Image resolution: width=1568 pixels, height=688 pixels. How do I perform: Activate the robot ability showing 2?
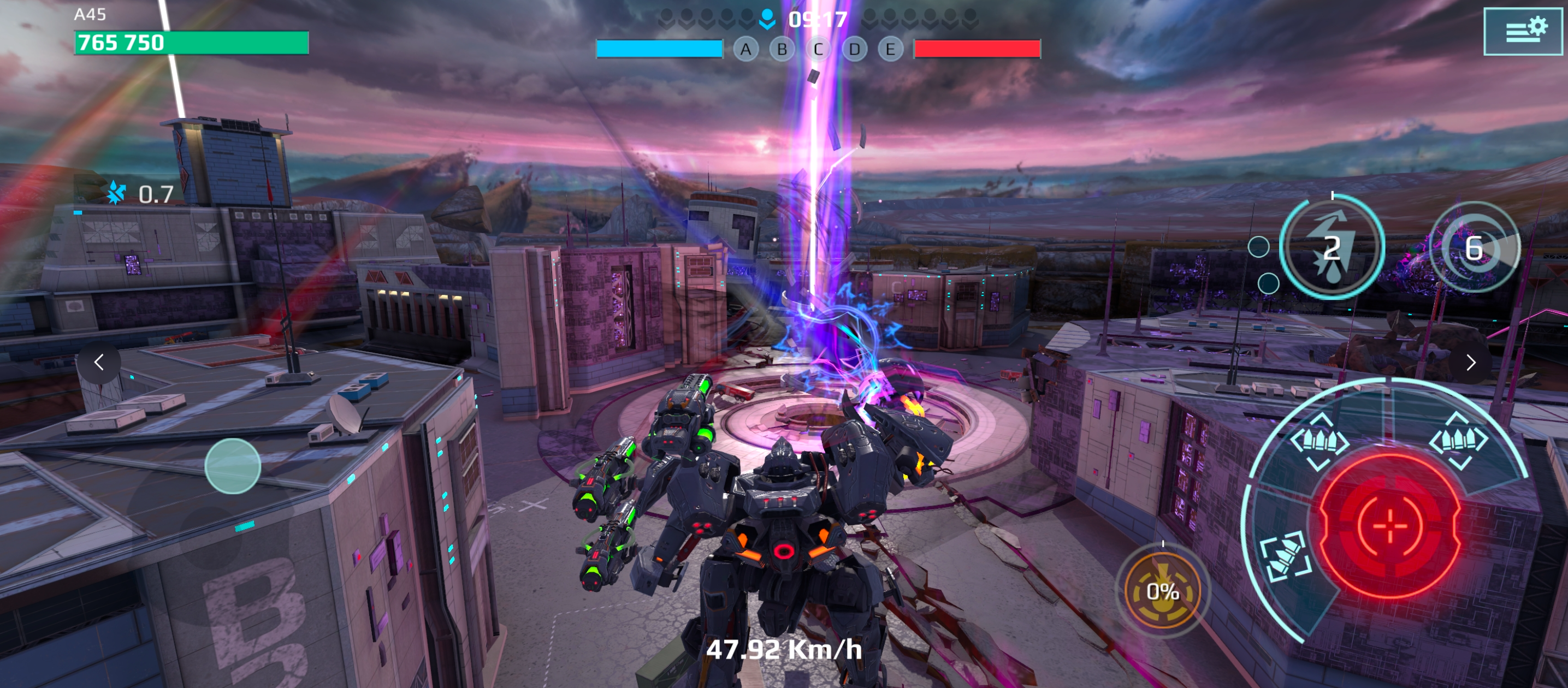1332,247
